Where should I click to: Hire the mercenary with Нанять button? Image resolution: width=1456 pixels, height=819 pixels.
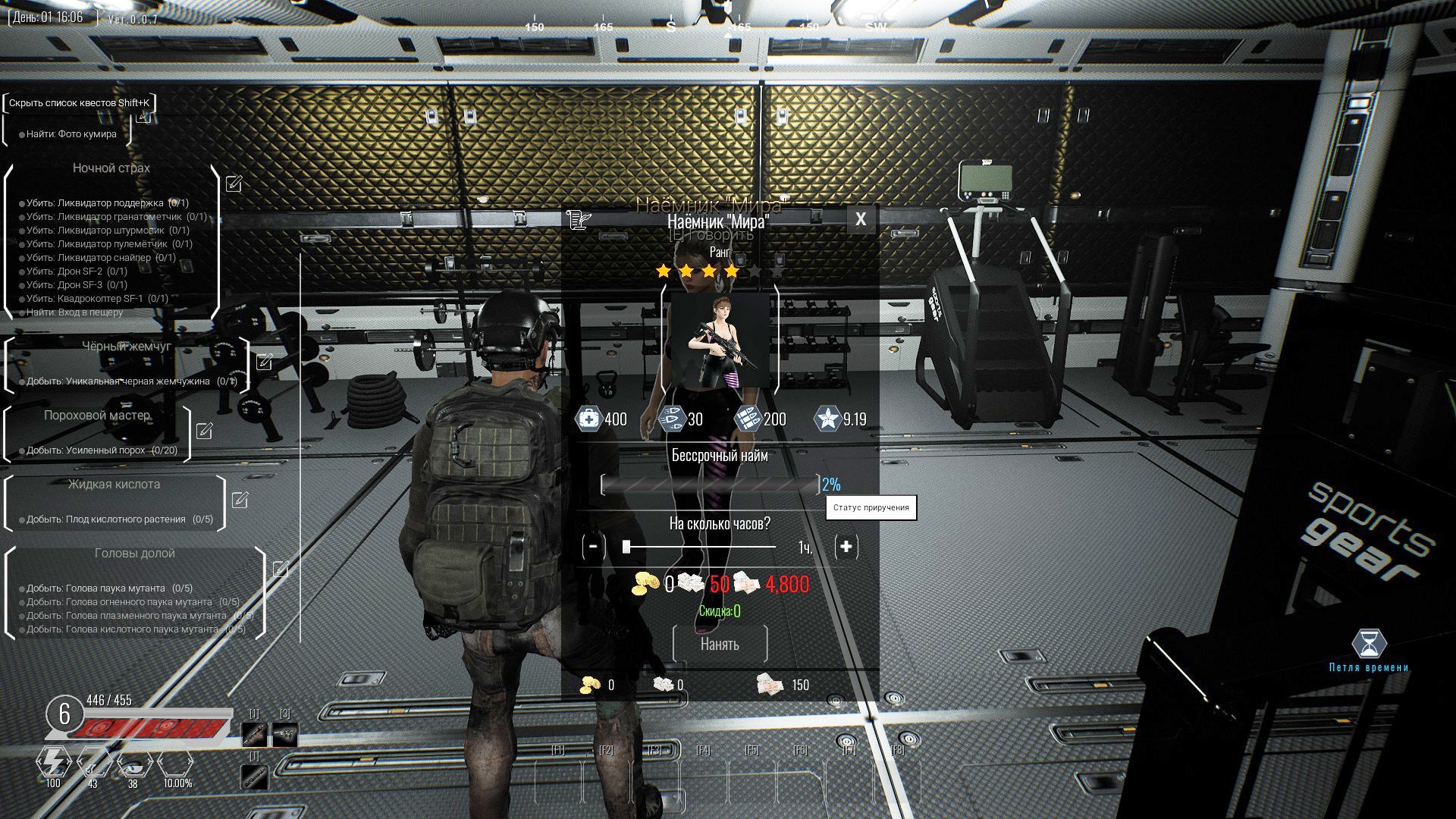(720, 644)
